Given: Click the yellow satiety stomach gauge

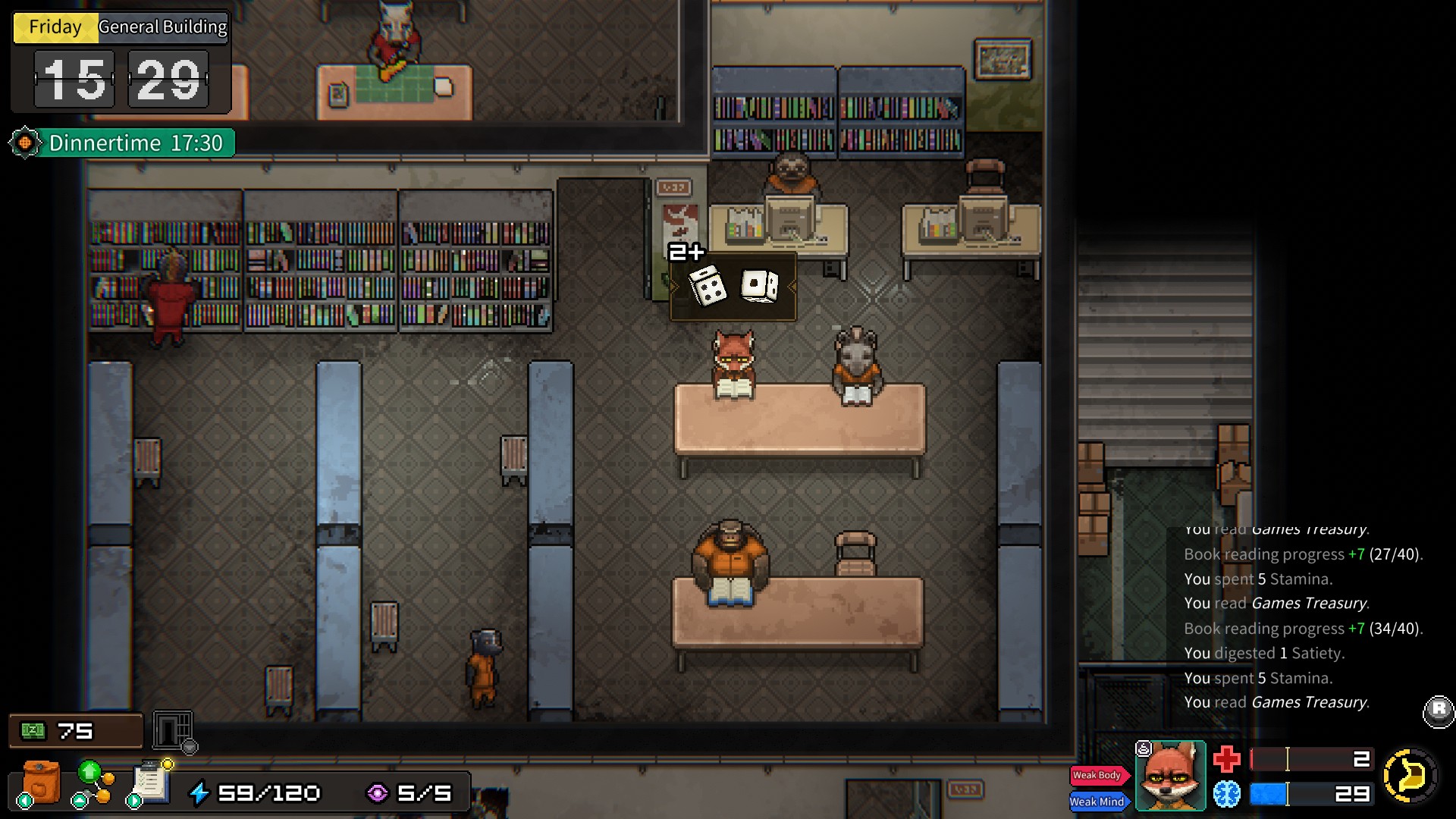Looking at the screenshot, I should (x=1409, y=775).
